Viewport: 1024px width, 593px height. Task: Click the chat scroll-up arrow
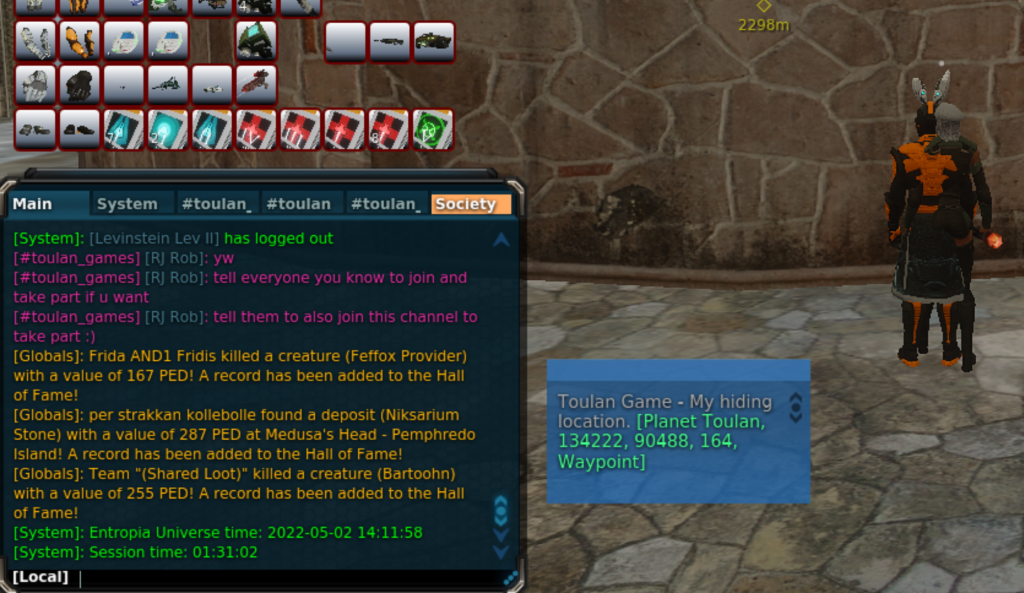click(x=501, y=240)
